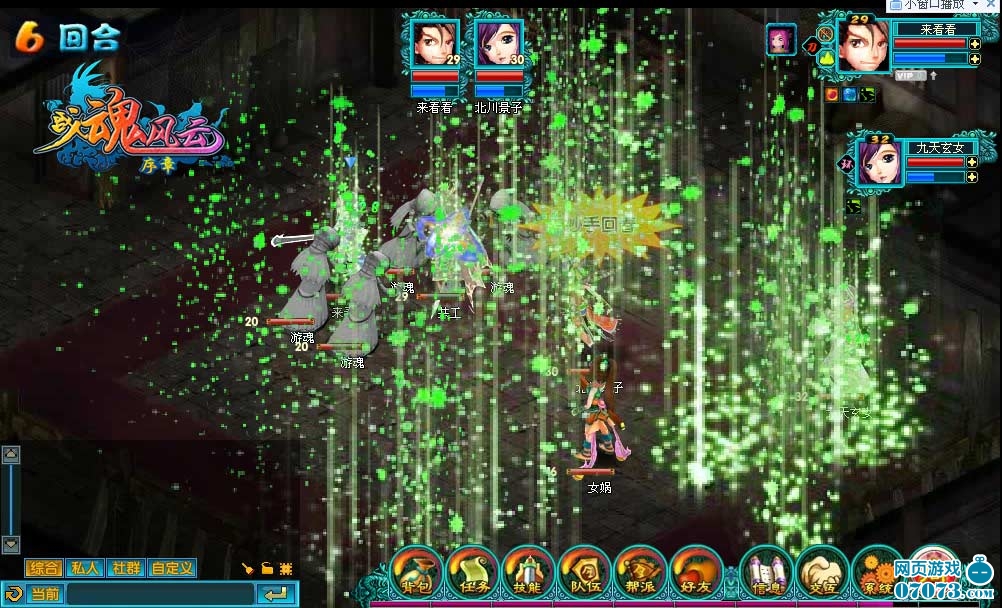This screenshot has width=1002, height=608.
Task: Switch chat to the 社群 tab
Action: coord(125,568)
